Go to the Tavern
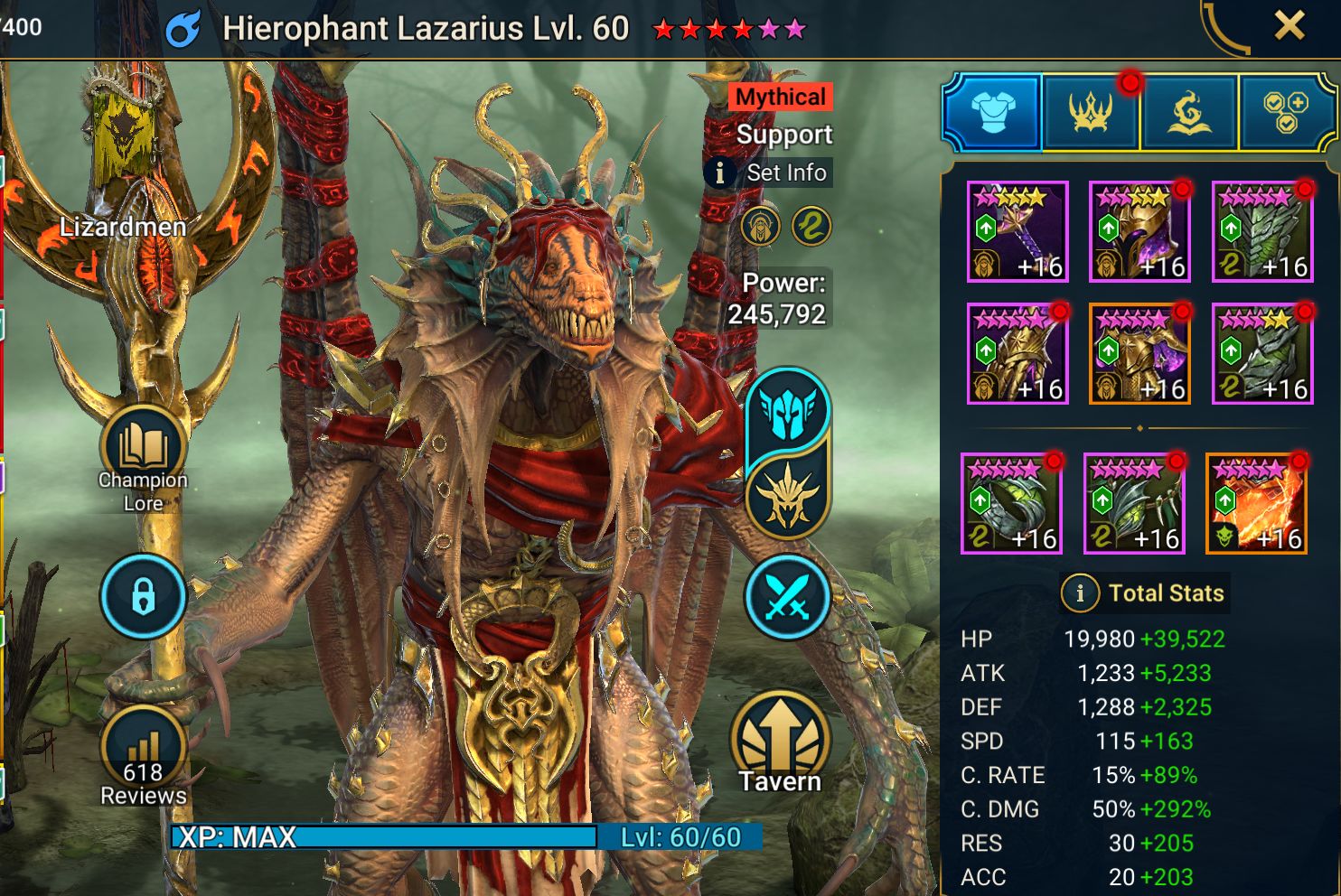The height and width of the screenshot is (896, 1341). click(x=780, y=745)
